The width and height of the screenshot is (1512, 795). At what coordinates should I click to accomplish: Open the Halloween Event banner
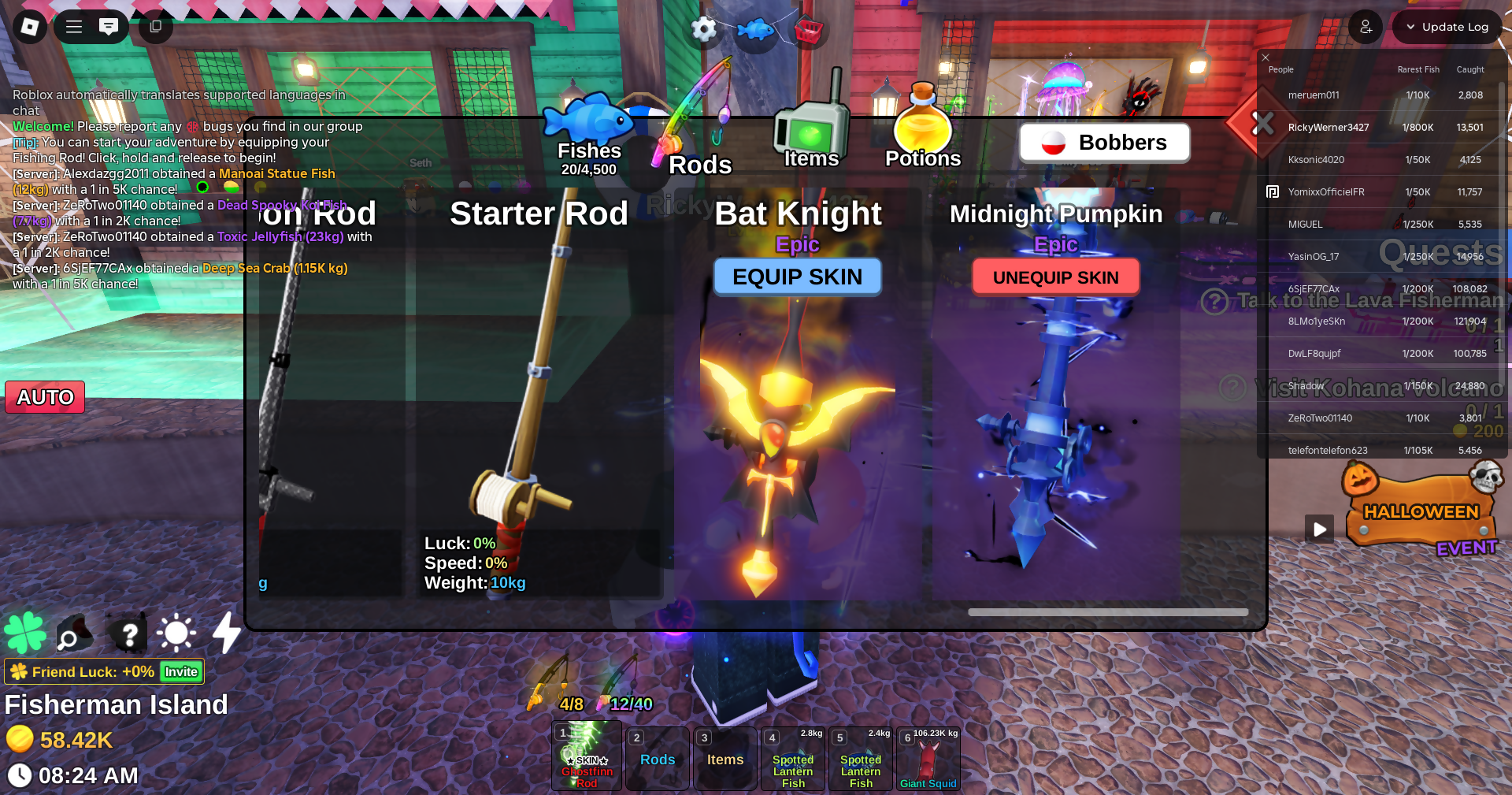coord(1421,514)
